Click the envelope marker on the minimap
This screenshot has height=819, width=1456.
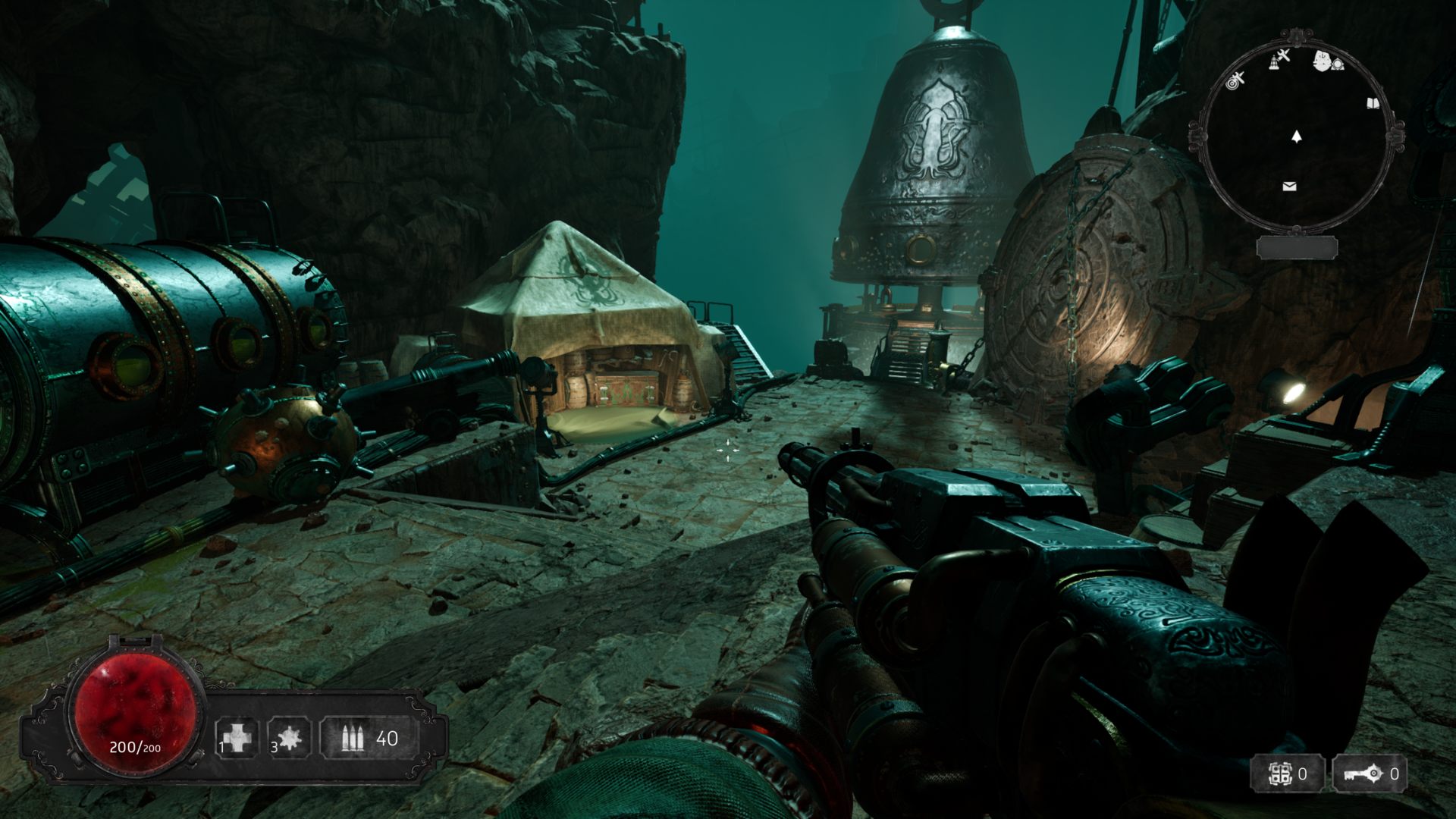pyautogui.click(x=1289, y=187)
